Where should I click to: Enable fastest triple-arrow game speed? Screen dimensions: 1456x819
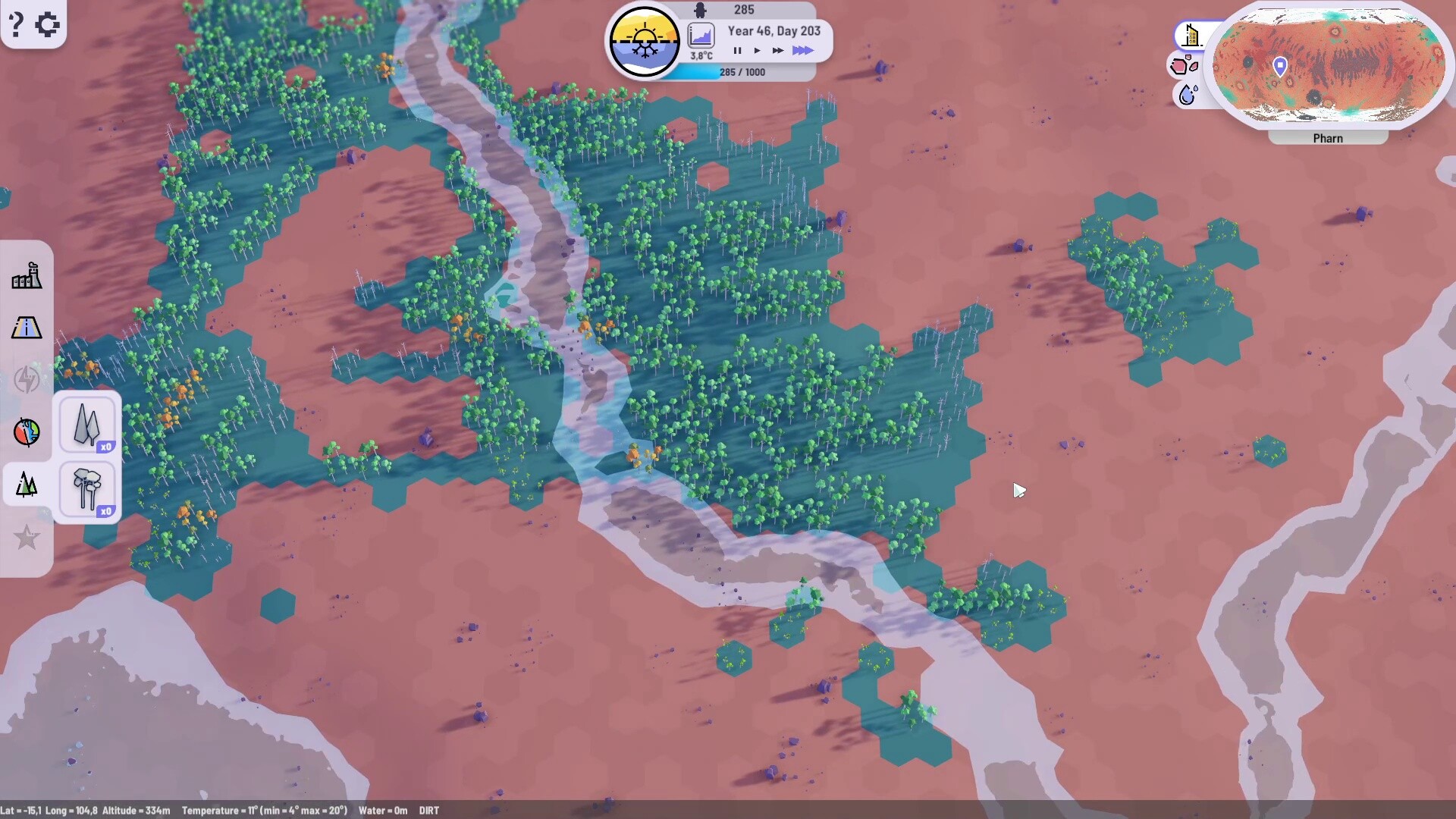click(x=802, y=50)
